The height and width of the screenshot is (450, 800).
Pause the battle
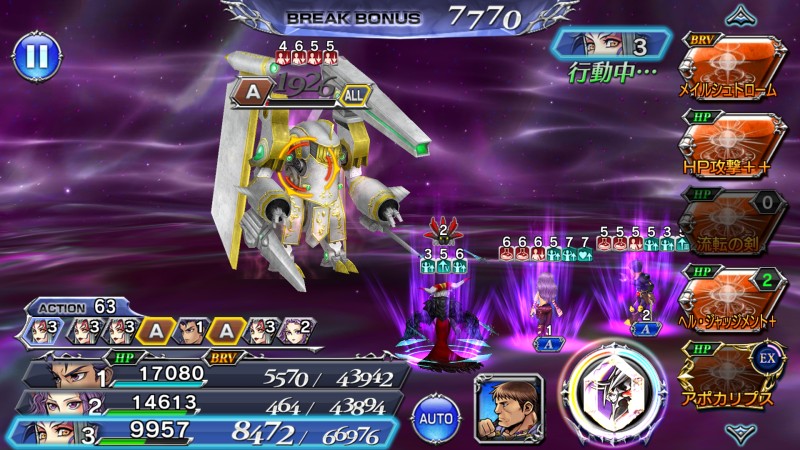pos(36,55)
